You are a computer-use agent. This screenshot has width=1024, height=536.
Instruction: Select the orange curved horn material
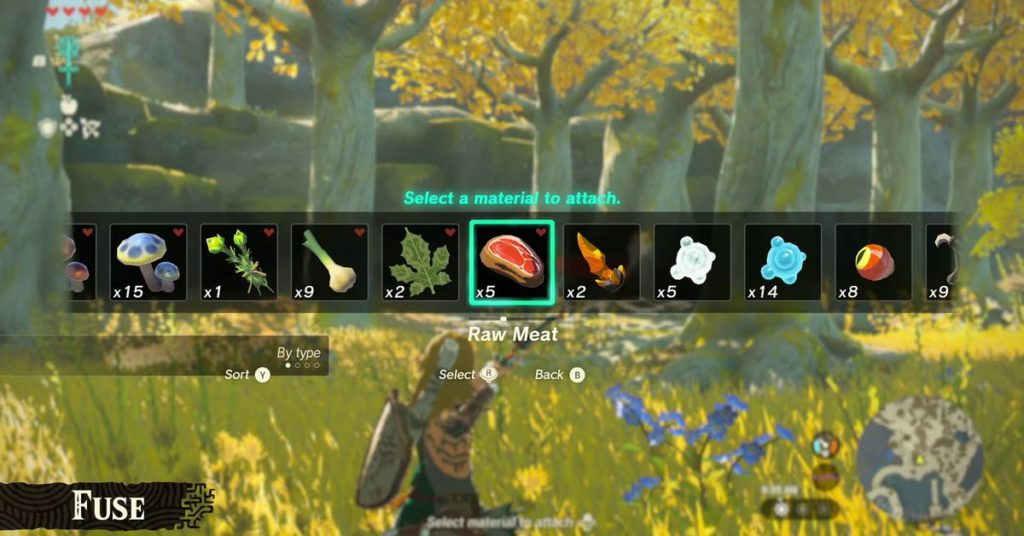[x=602, y=262]
